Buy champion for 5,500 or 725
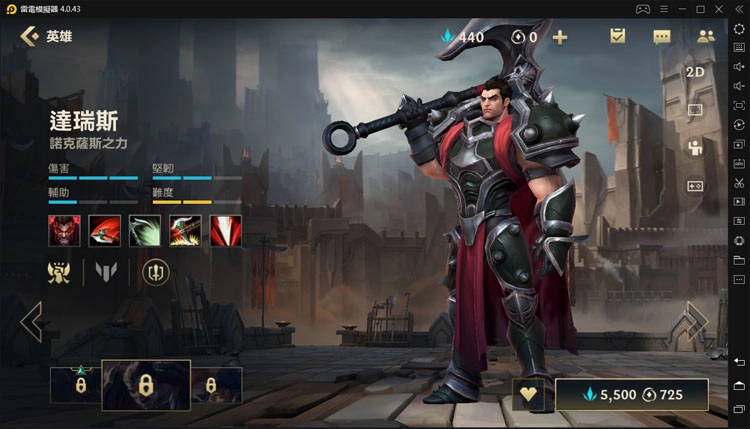This screenshot has height=429, width=750. (632, 394)
